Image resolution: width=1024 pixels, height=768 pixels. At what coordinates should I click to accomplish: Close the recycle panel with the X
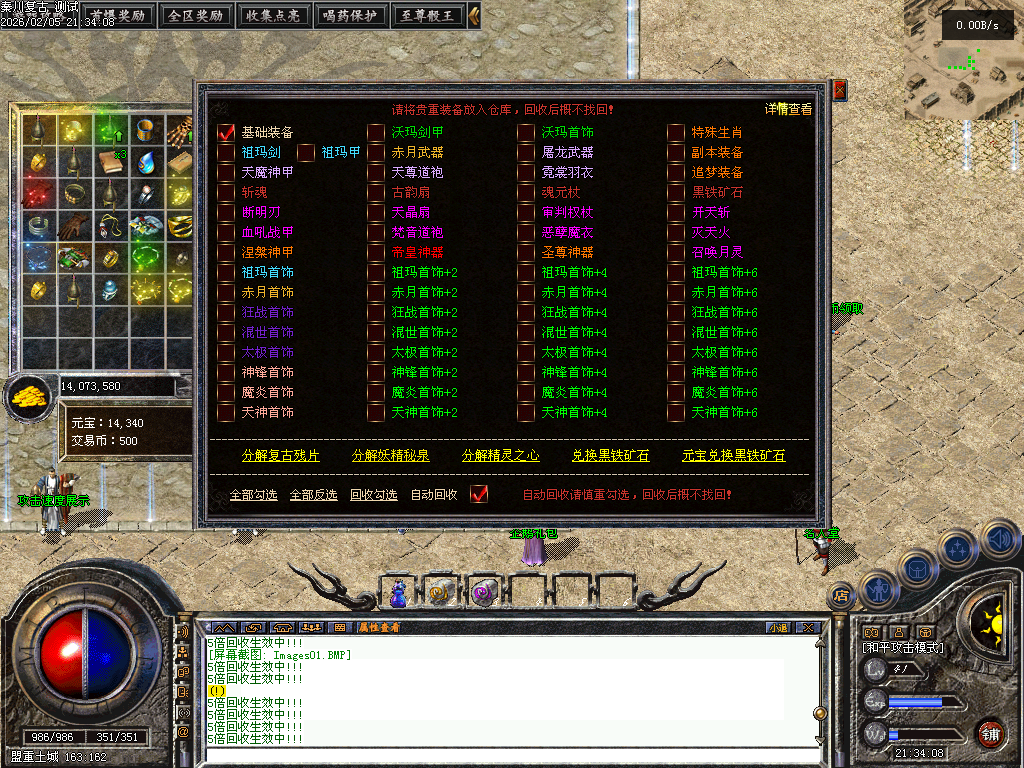click(840, 91)
